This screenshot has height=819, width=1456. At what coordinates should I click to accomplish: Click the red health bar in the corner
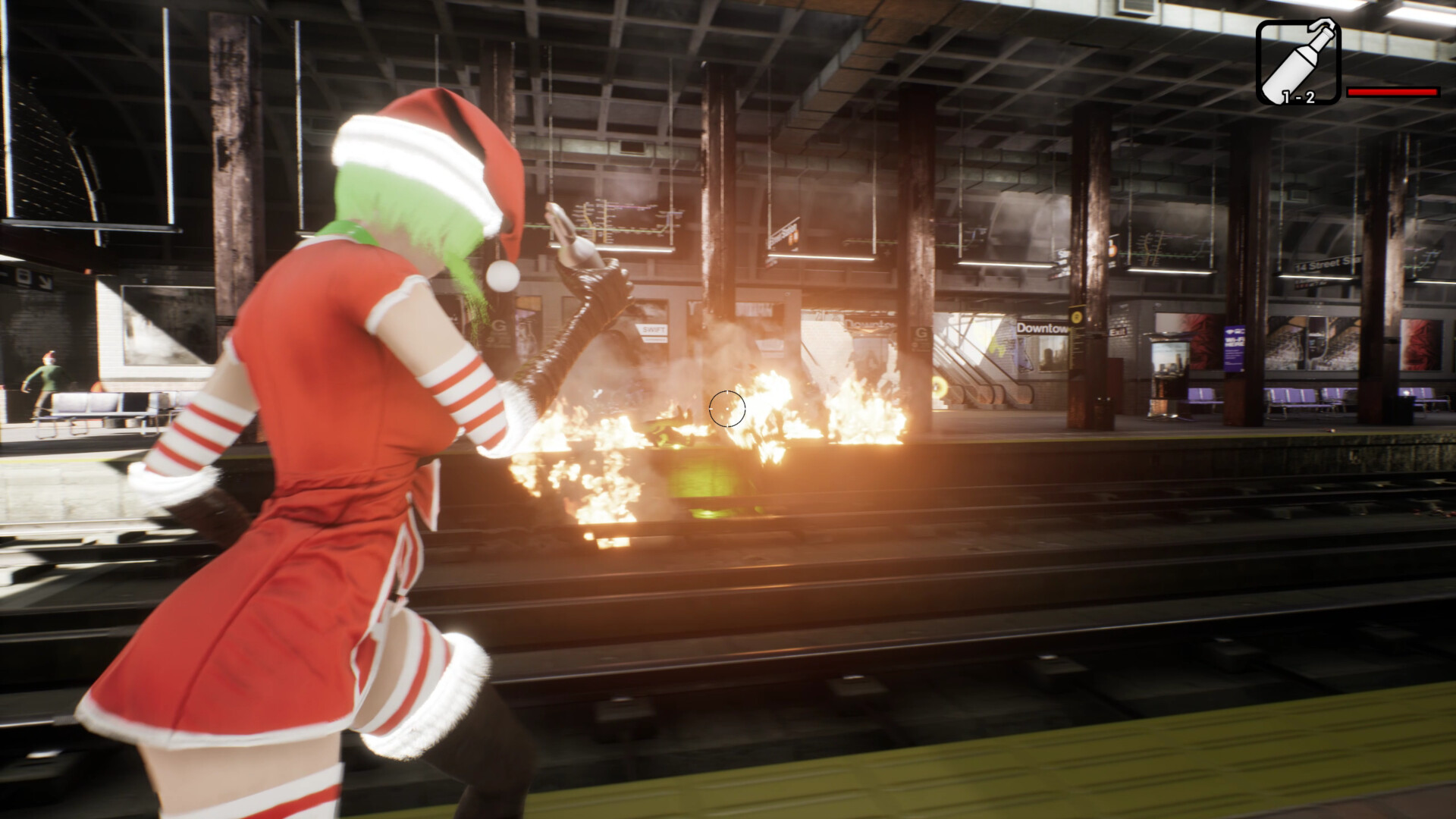[x=1395, y=91]
